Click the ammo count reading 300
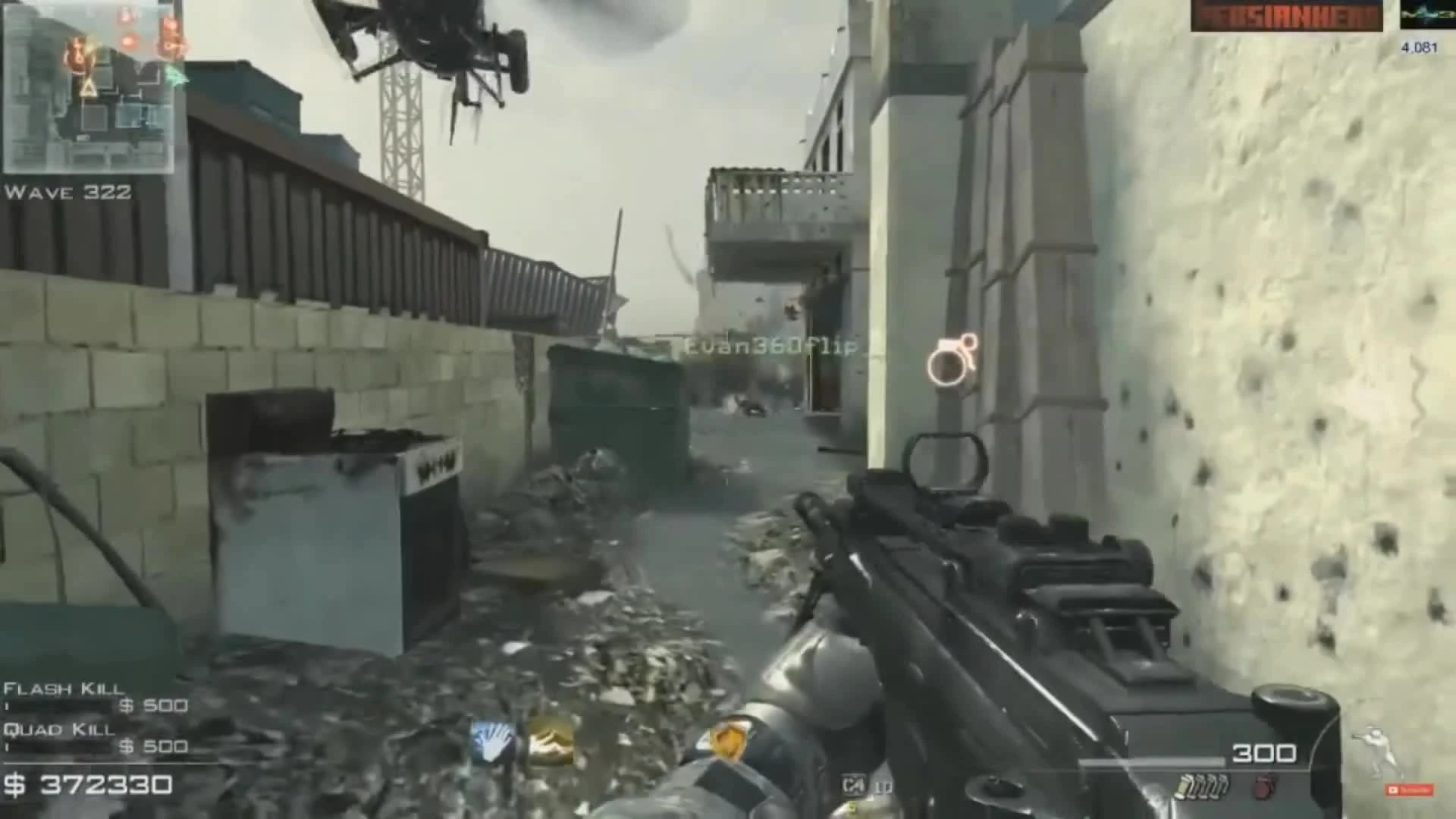This screenshot has height=819, width=1456. (x=1265, y=754)
